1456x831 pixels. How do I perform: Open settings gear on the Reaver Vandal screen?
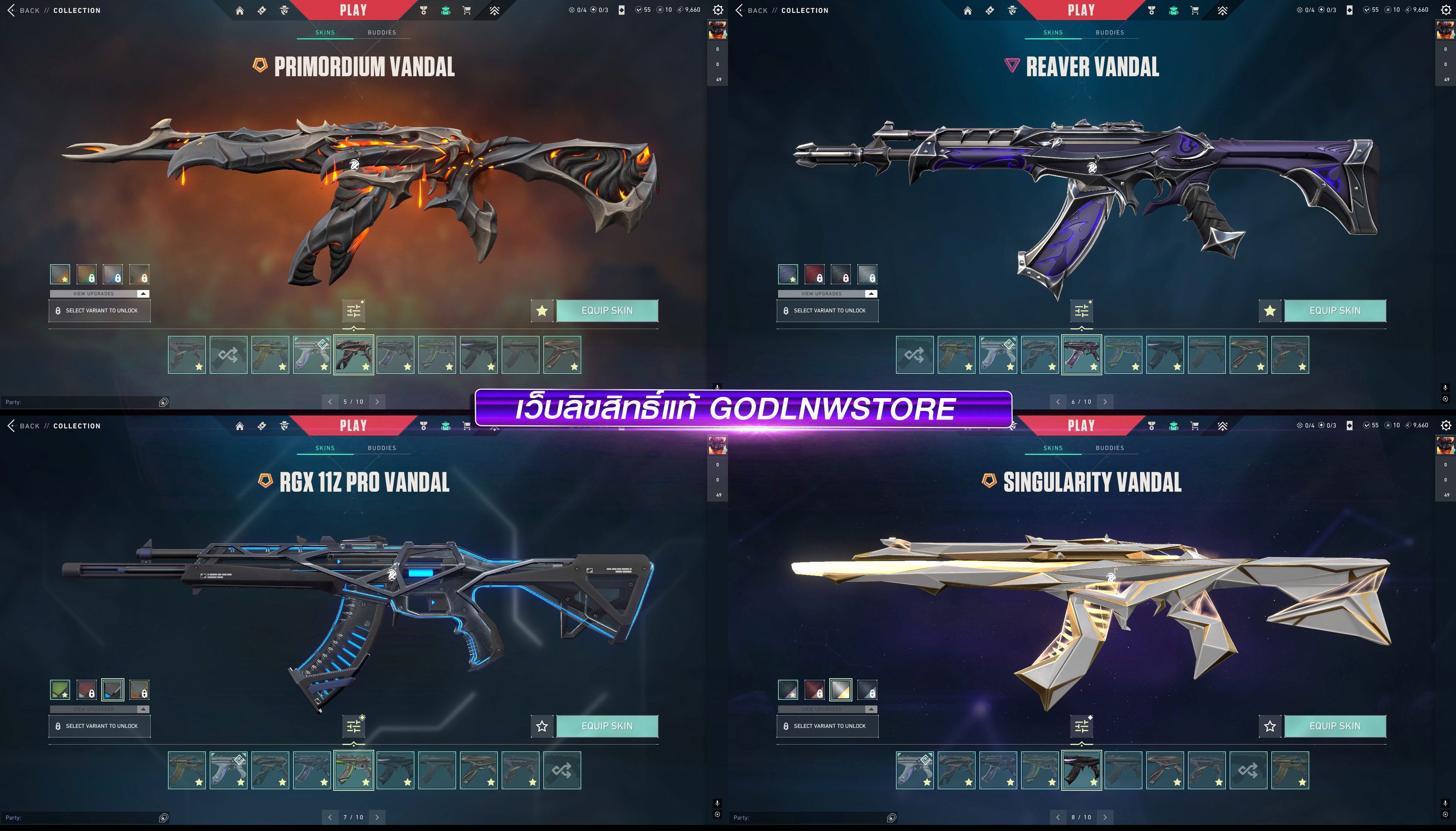[1446, 10]
